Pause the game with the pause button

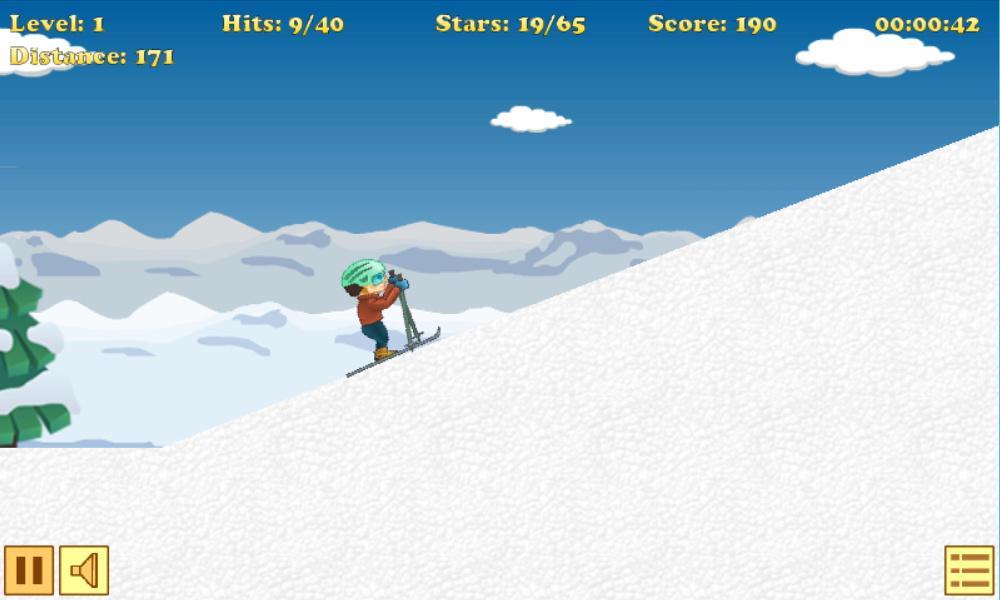pos(29,570)
